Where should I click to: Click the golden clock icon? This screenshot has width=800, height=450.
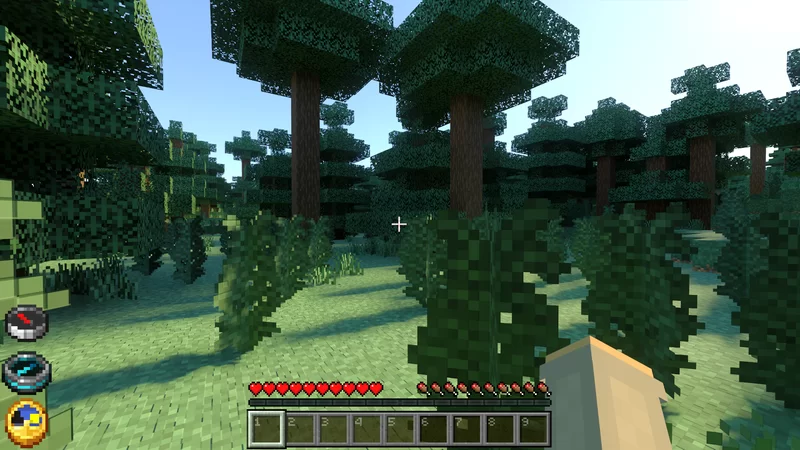pos(26,422)
